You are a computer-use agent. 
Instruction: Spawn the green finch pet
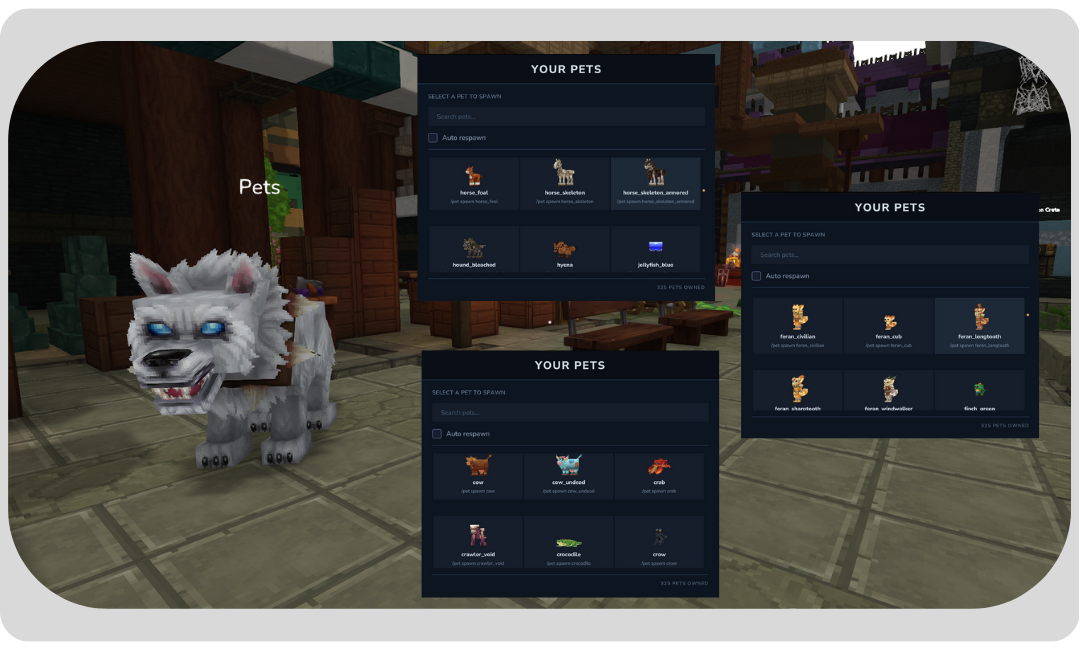click(979, 391)
